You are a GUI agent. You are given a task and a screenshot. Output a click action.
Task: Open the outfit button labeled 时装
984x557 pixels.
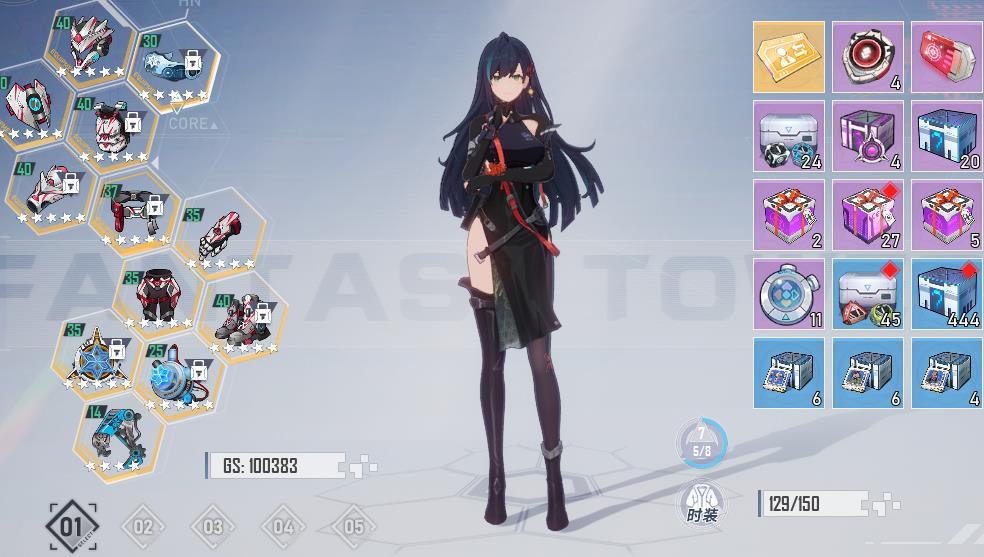pos(702,505)
